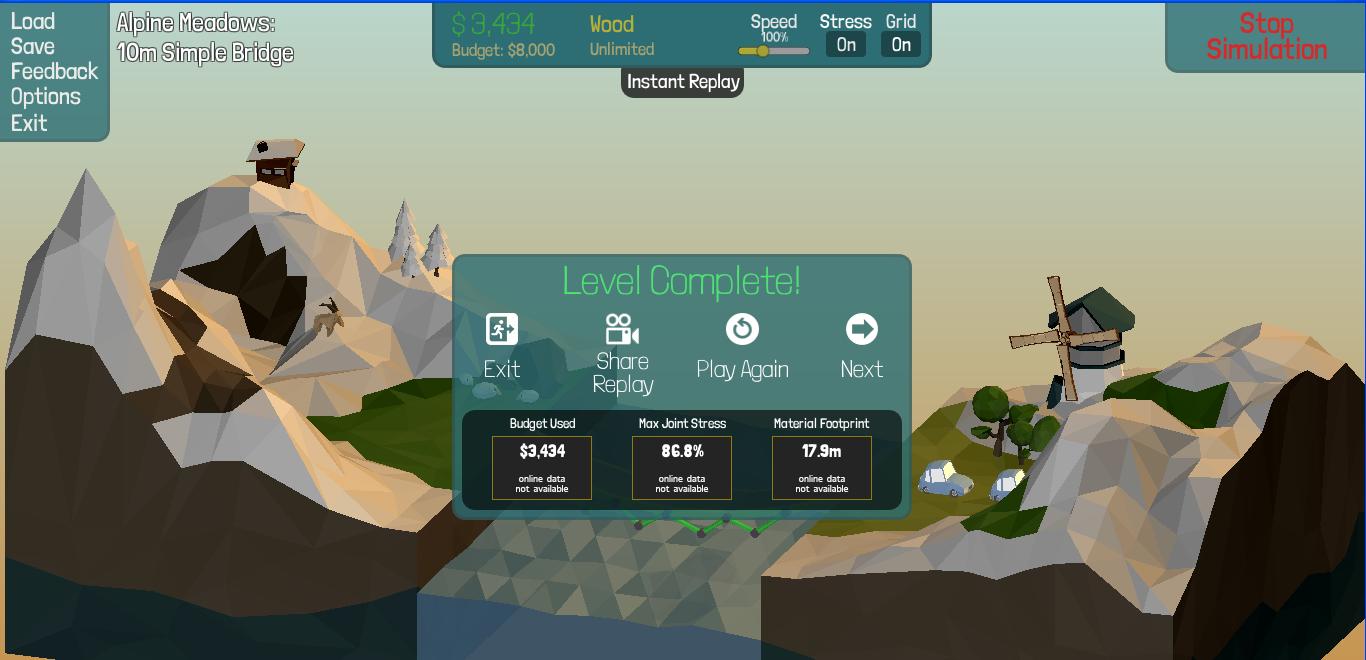The width and height of the screenshot is (1366, 660).
Task: Stop the simulation
Action: click(1266, 37)
